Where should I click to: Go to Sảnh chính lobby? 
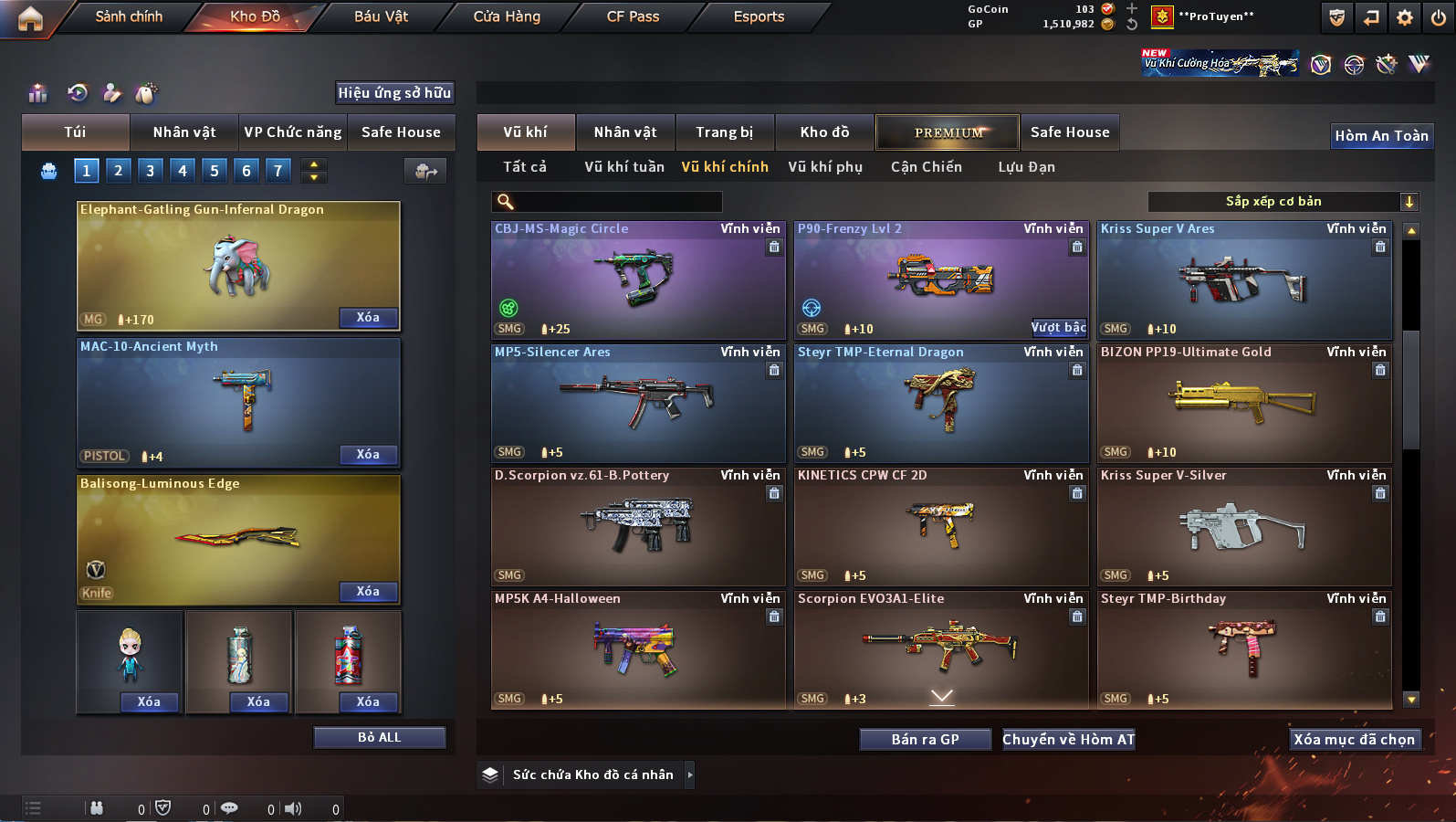[x=129, y=16]
